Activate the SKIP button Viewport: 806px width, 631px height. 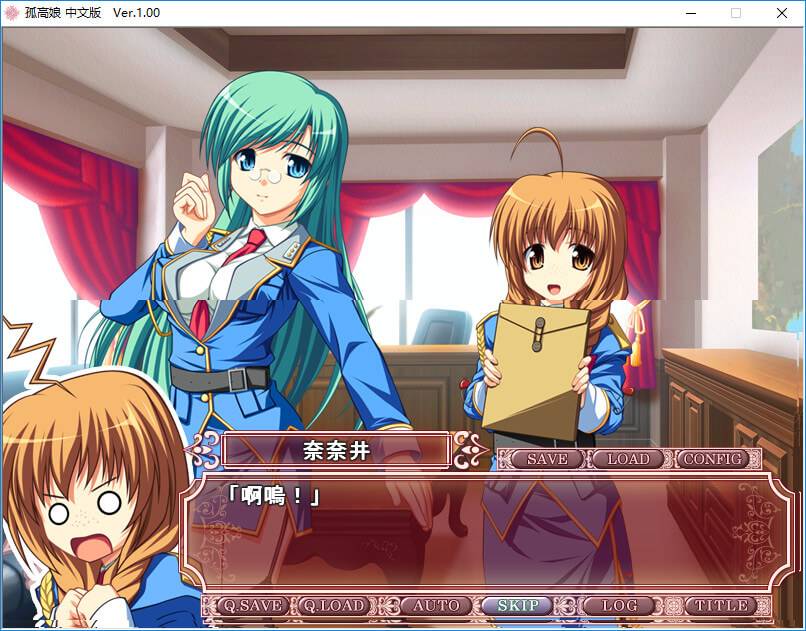click(x=519, y=605)
